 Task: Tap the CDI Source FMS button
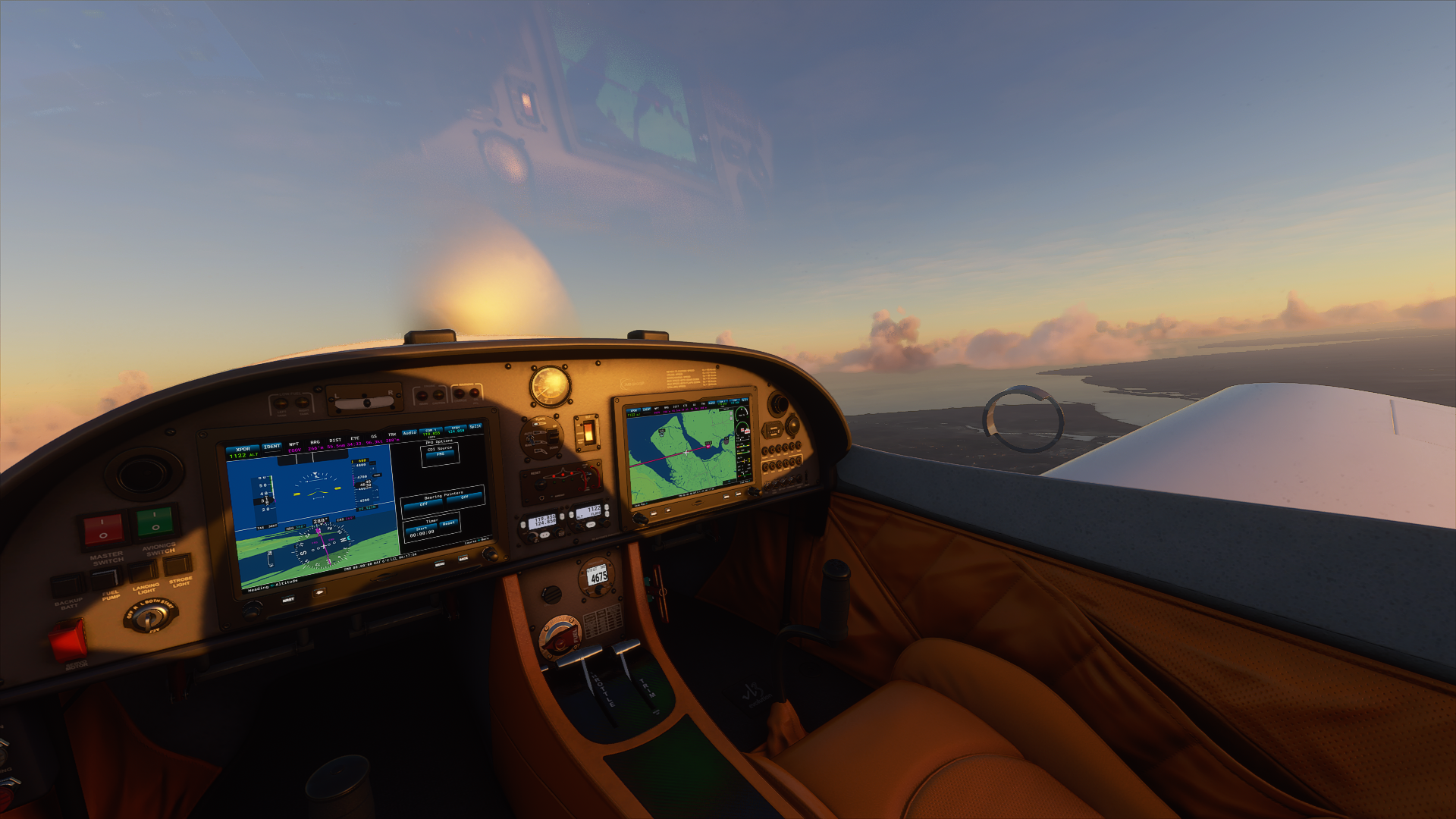click(x=441, y=454)
